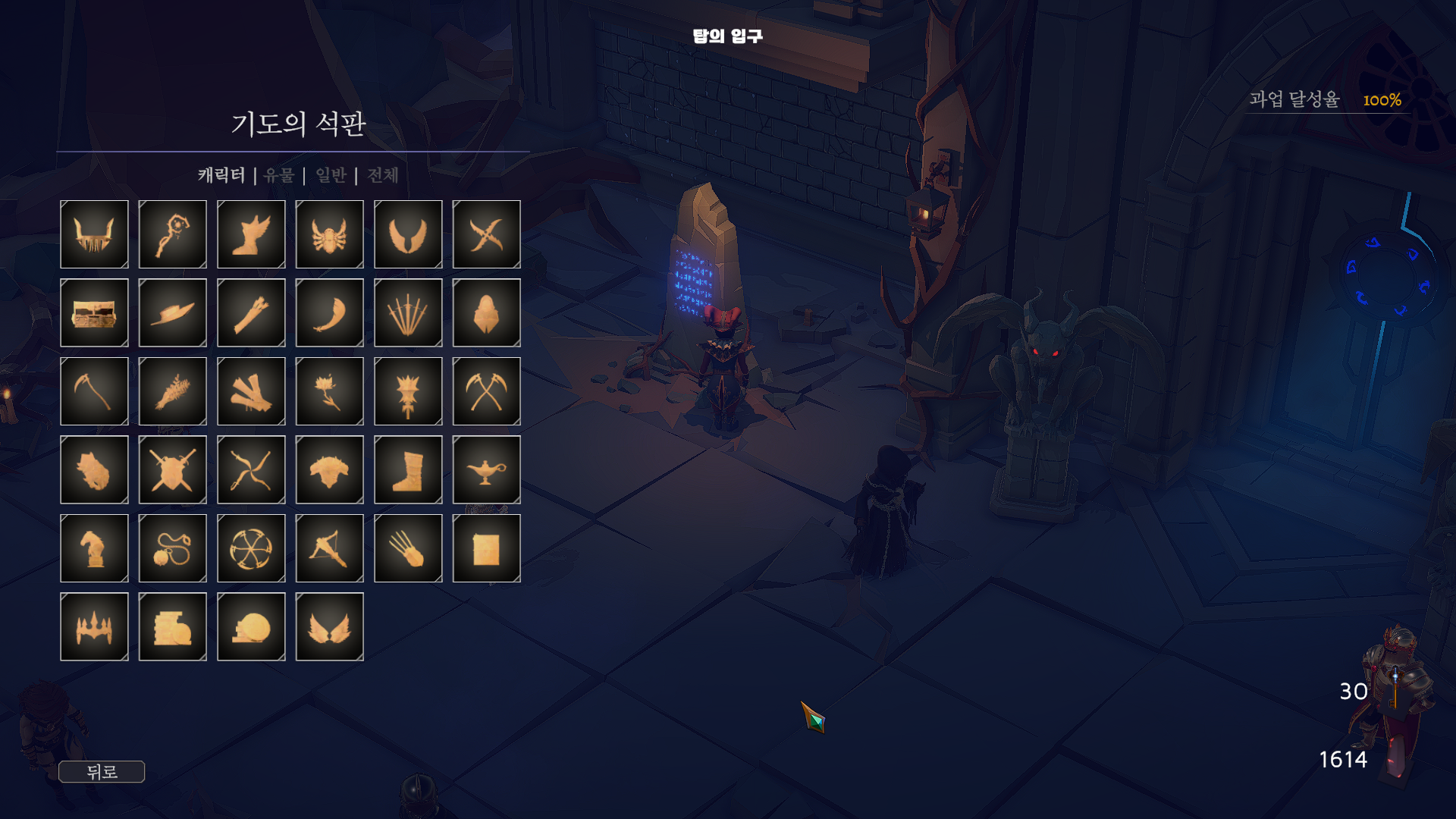
Task: Select the crossbow tablet icon
Action: tap(330, 548)
